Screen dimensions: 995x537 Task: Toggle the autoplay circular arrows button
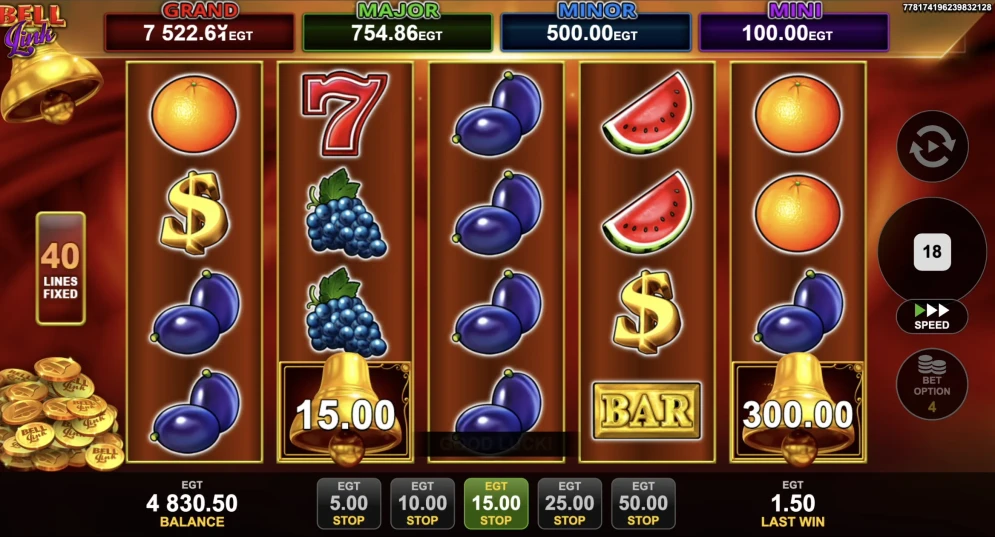point(932,147)
